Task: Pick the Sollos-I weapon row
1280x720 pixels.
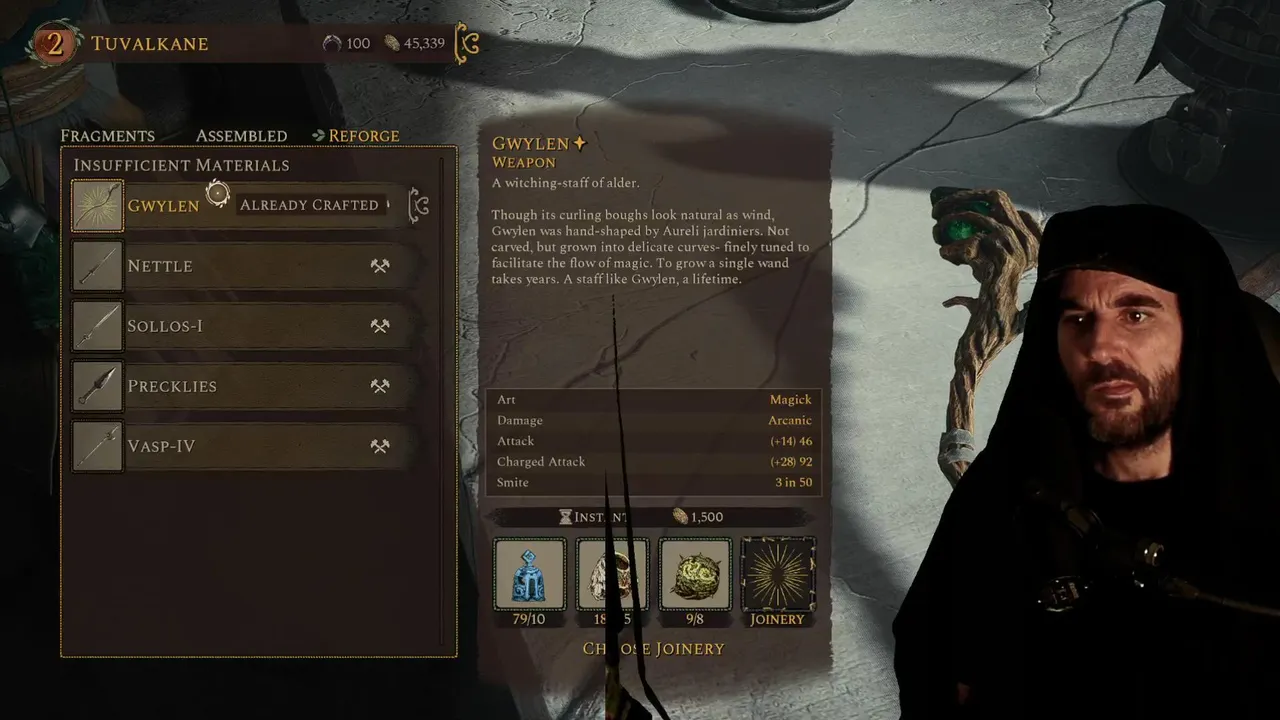Action: point(240,326)
